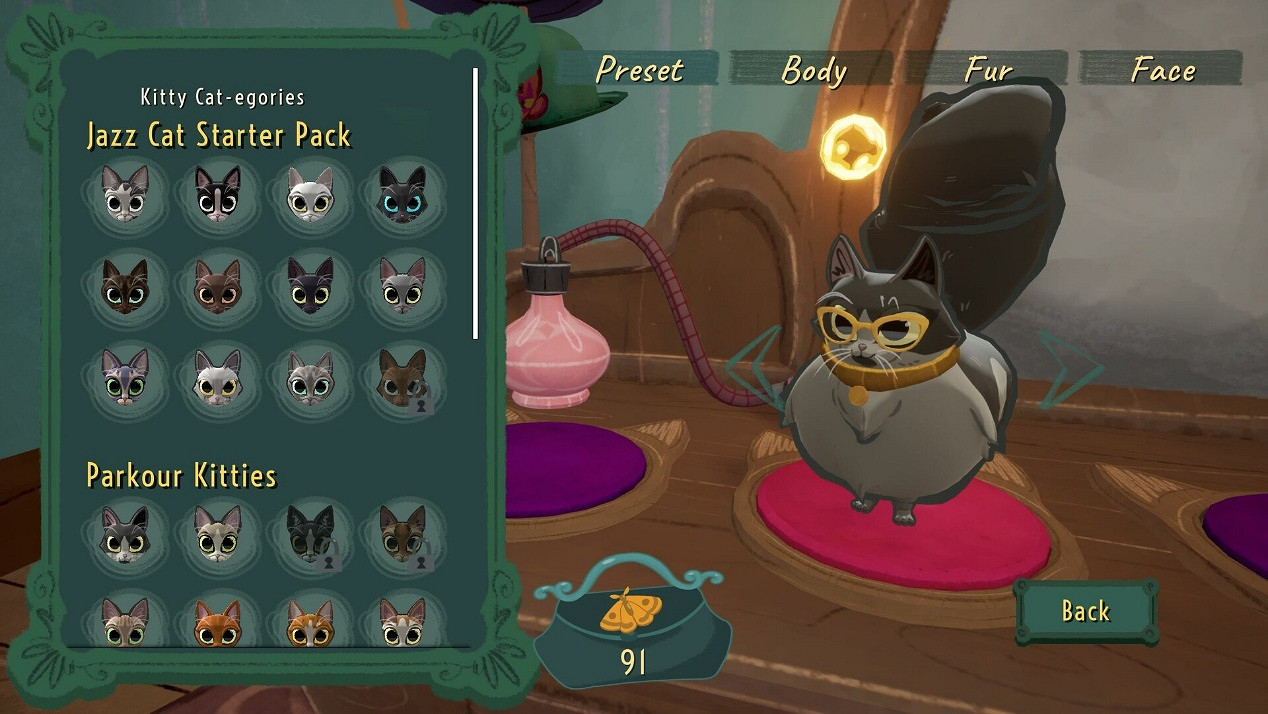Pick the solid orange cat in Parkour Kitties

coord(217,622)
